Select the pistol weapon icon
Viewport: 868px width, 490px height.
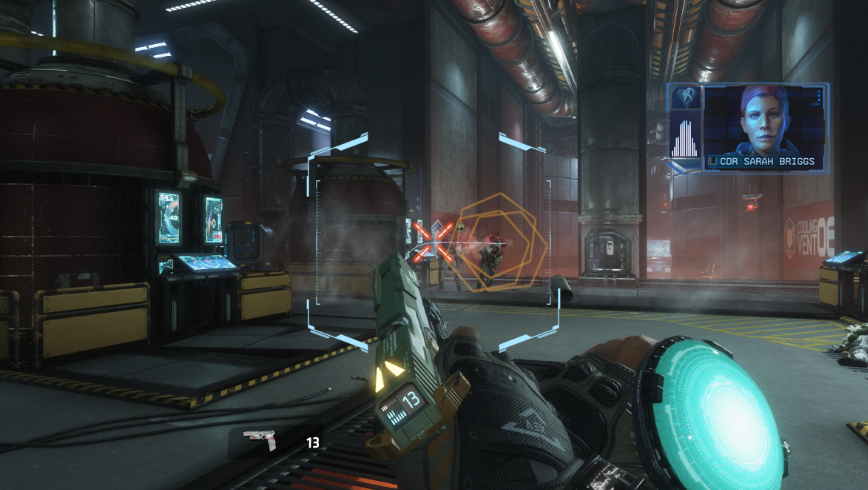tap(259, 441)
